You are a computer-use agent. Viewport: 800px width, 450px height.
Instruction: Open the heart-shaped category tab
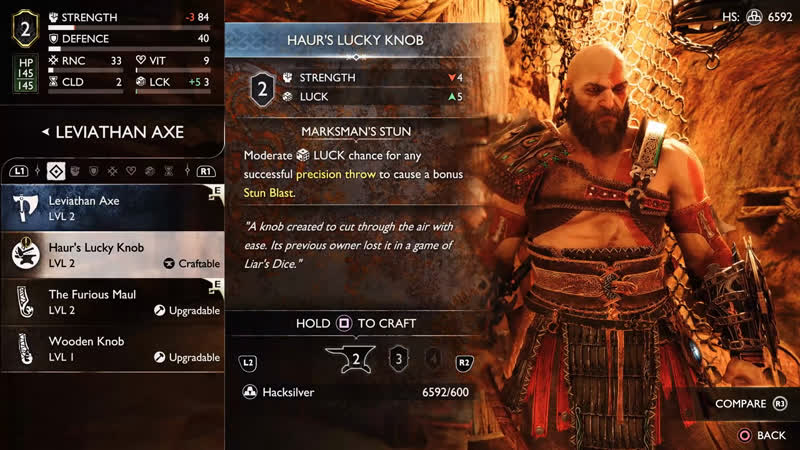point(130,171)
